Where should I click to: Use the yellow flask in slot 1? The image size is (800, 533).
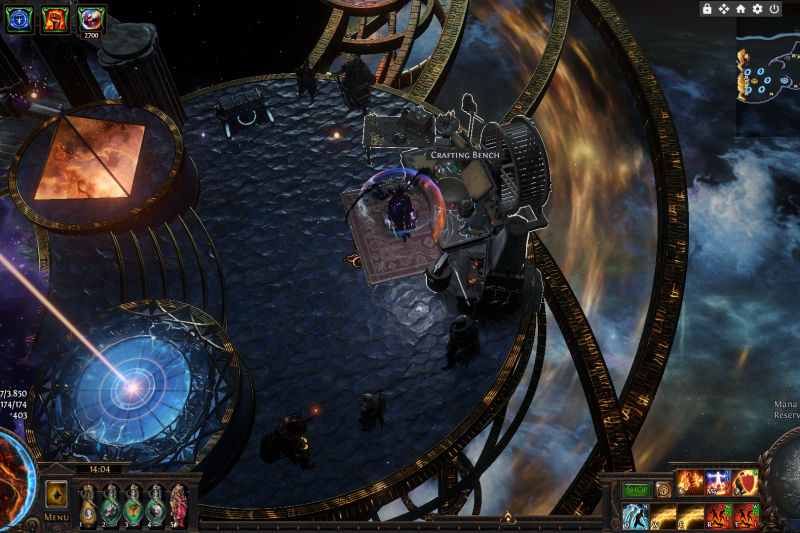point(88,504)
